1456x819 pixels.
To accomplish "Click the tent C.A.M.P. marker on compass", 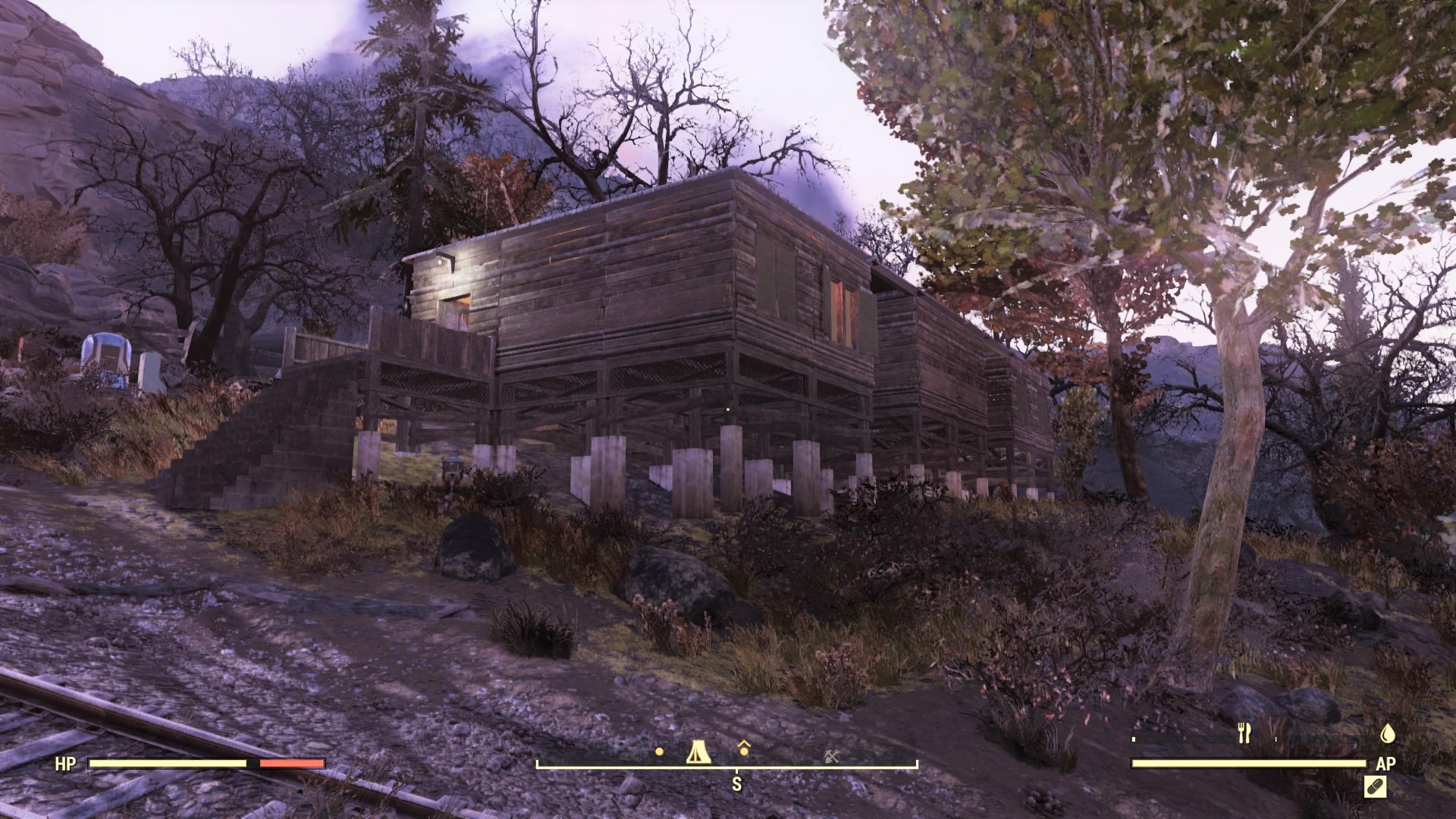I will tap(697, 752).
